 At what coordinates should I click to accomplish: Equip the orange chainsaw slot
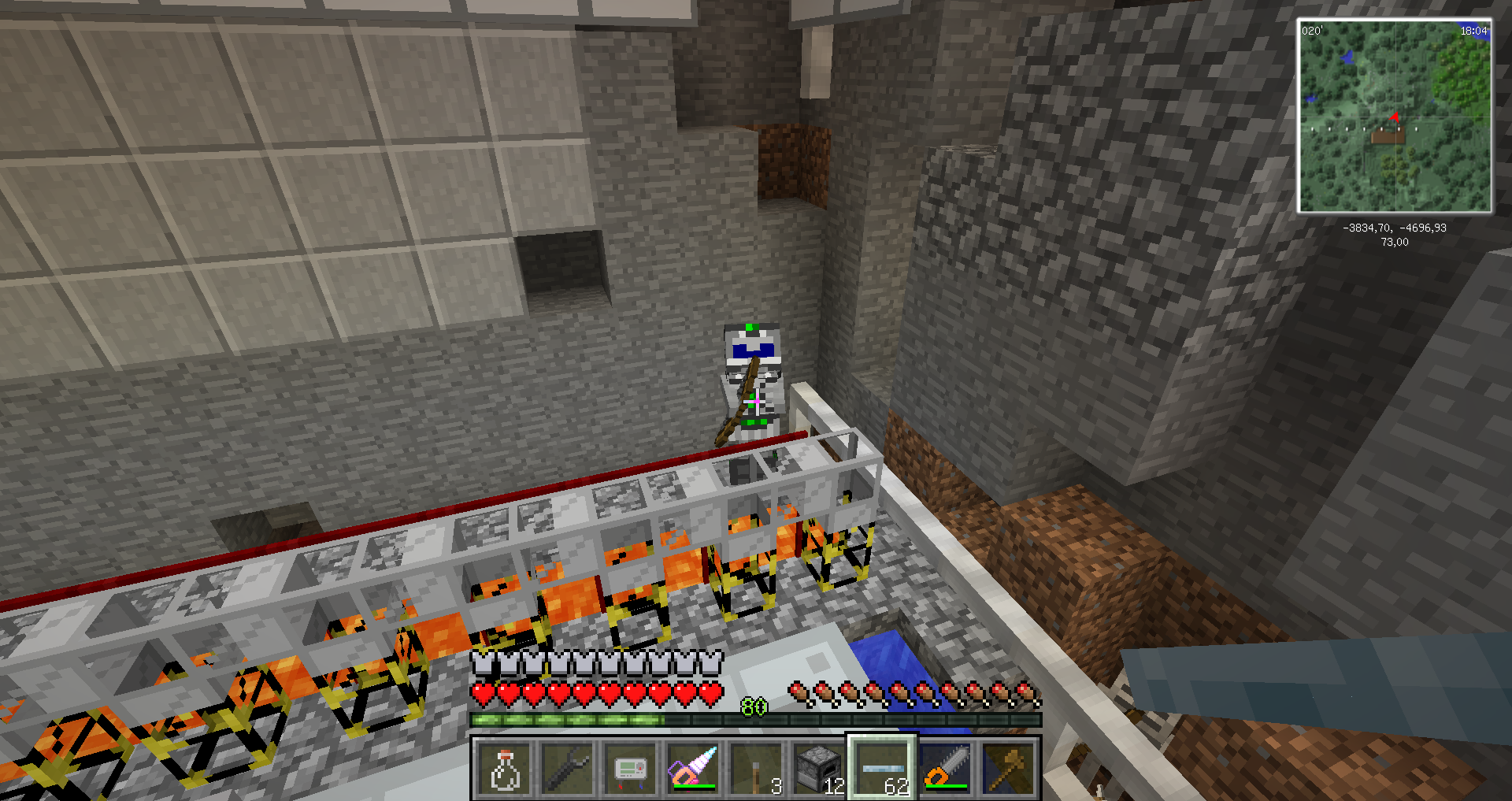coord(945,769)
